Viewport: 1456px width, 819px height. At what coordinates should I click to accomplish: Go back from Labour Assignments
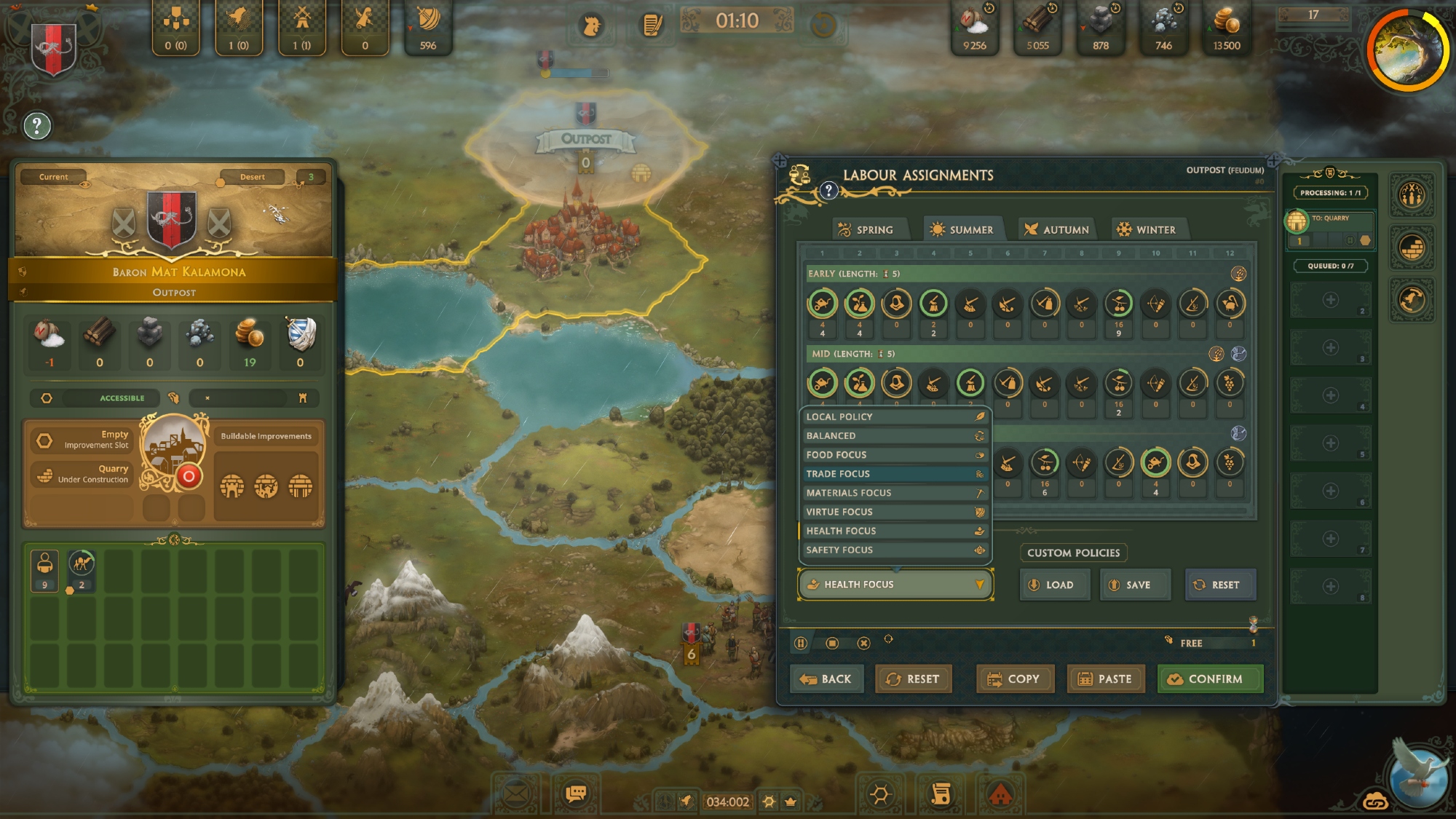826,678
